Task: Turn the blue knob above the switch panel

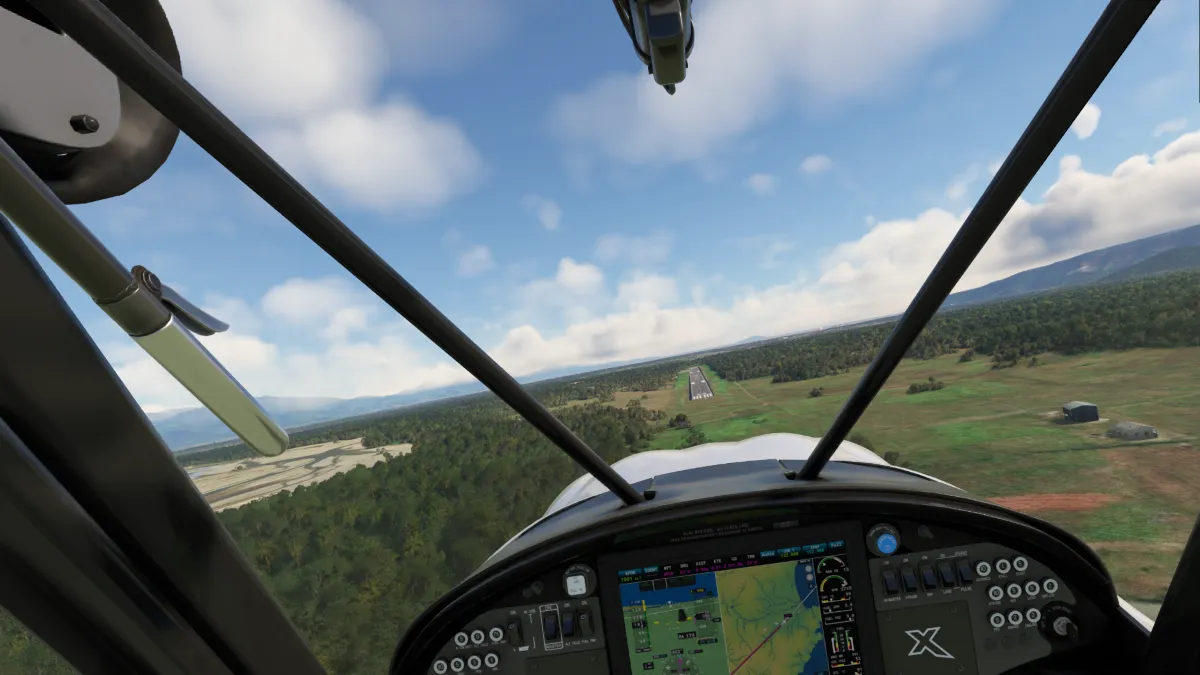Action: pos(883,541)
